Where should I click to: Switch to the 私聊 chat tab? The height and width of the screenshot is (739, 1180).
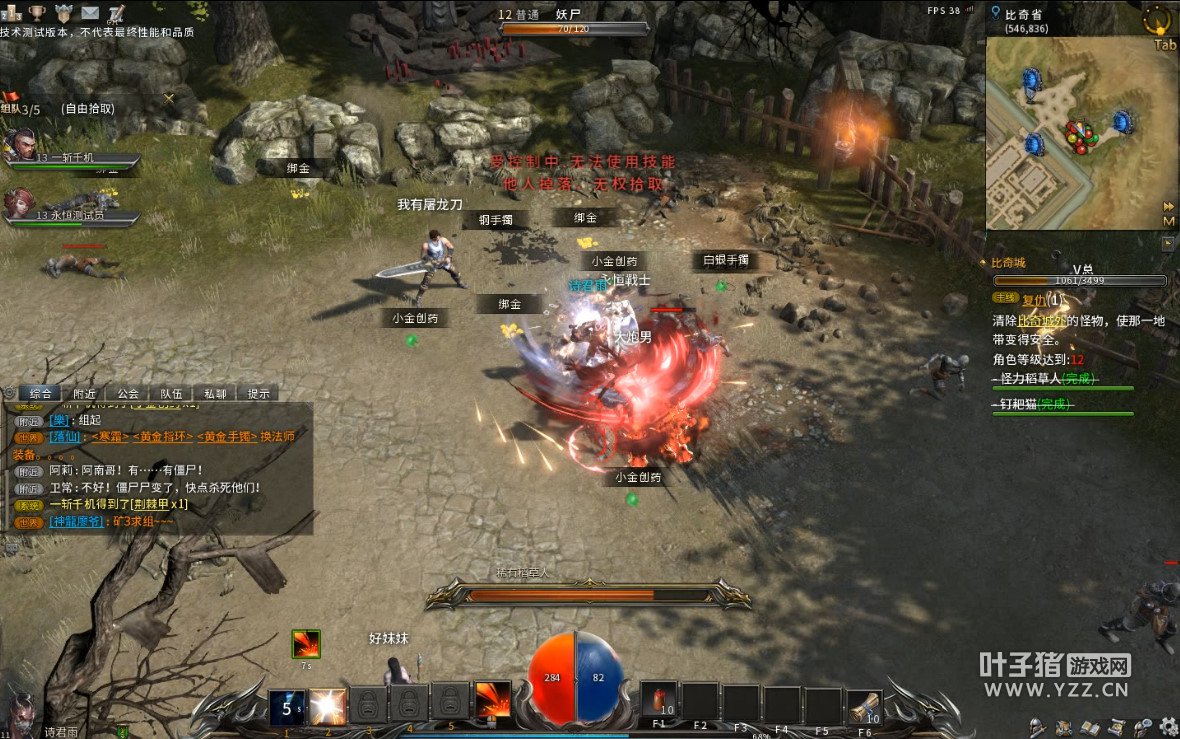point(214,394)
